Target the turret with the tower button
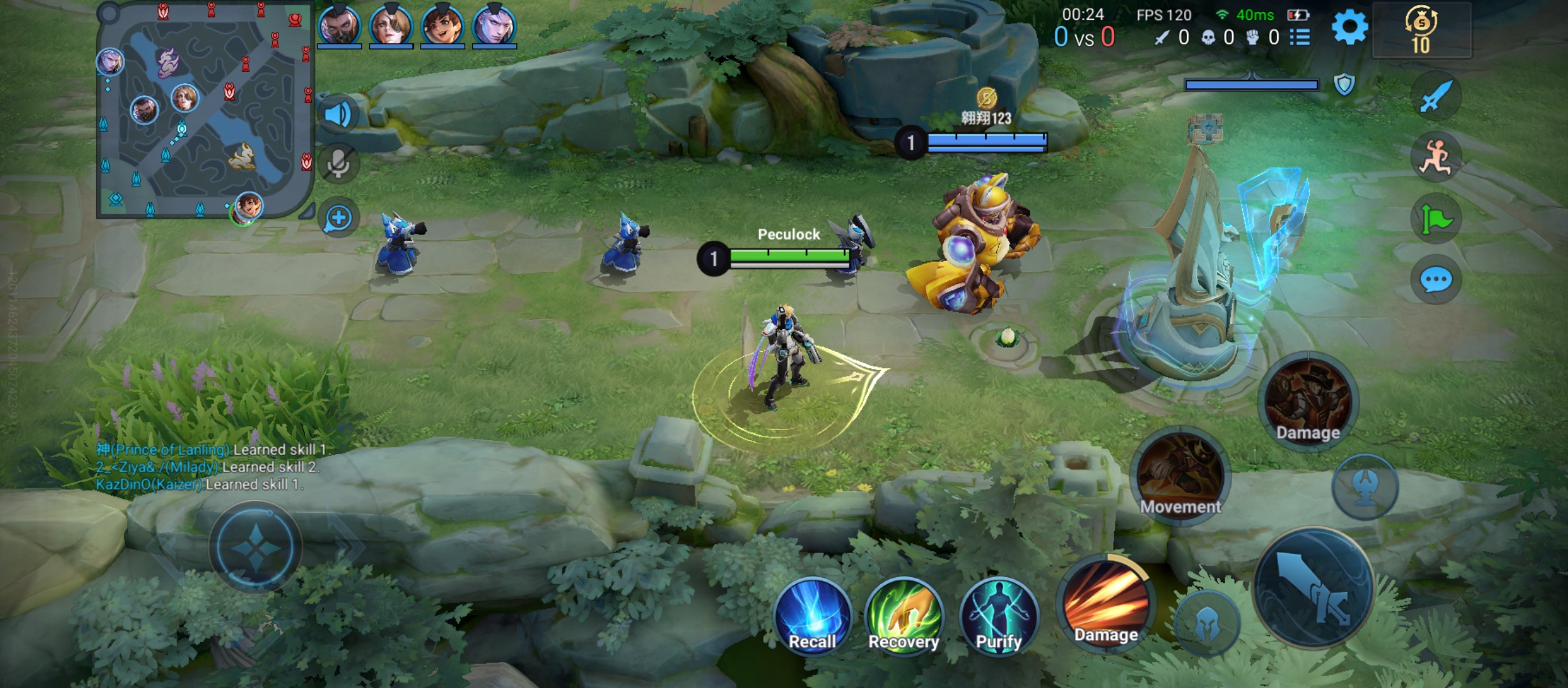The width and height of the screenshot is (1568, 688). (1365, 486)
